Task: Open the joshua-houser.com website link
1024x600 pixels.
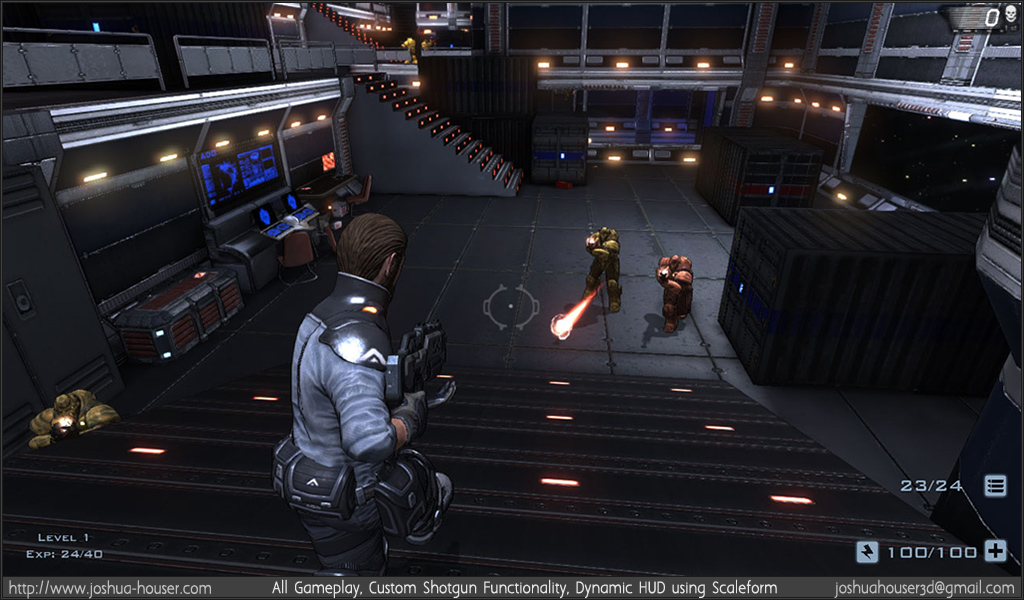Action: [x=109, y=589]
